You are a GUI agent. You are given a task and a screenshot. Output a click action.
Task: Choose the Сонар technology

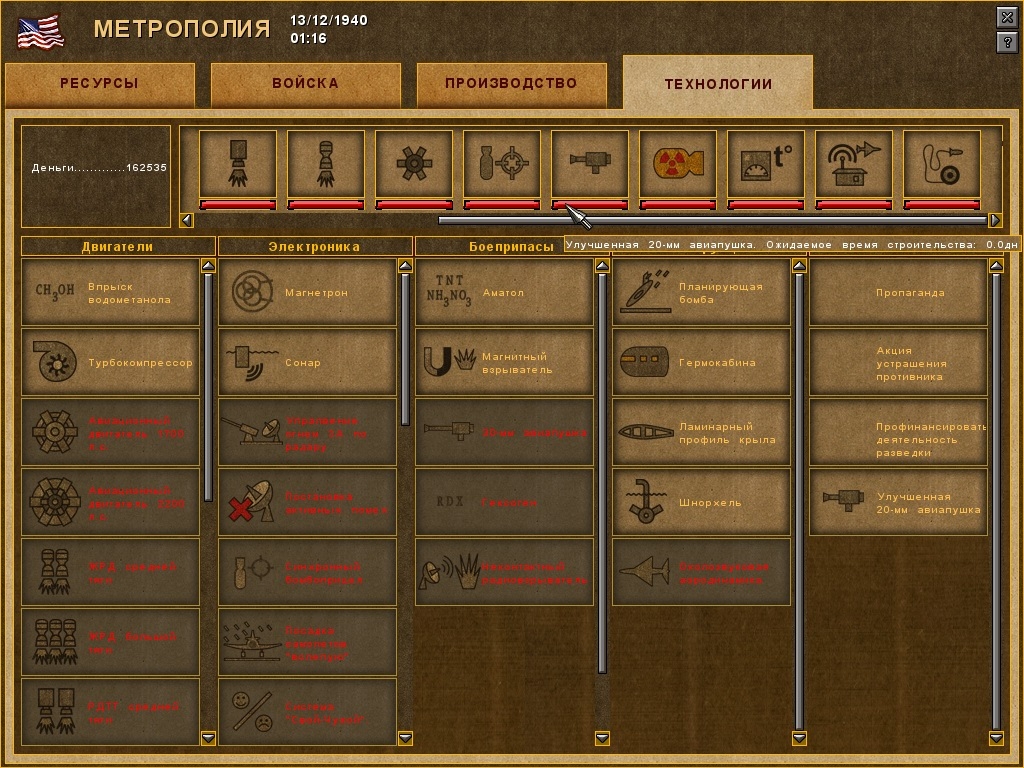pyautogui.click(x=307, y=363)
